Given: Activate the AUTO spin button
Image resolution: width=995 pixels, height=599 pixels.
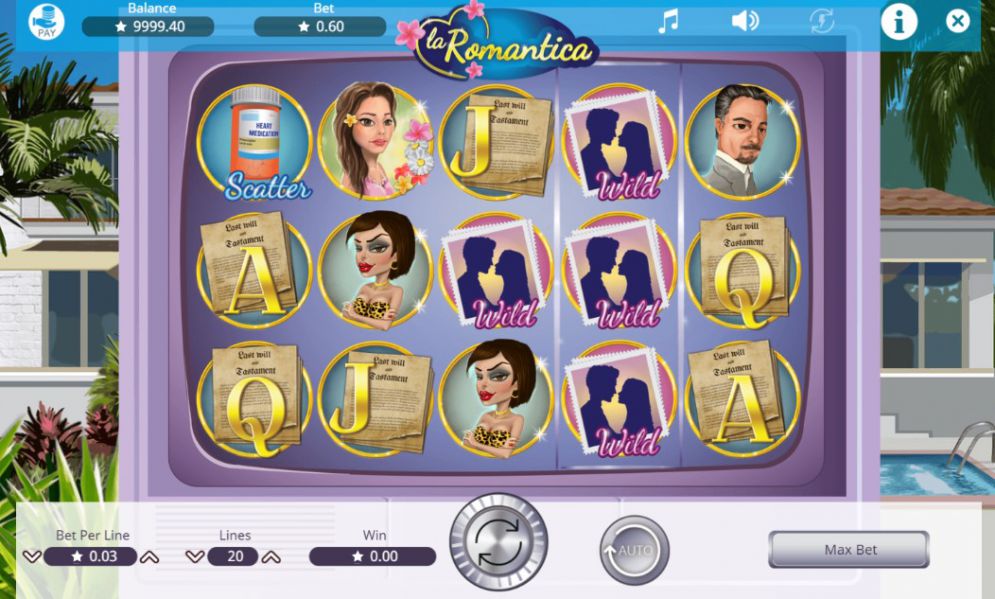Looking at the screenshot, I should 634,550.
